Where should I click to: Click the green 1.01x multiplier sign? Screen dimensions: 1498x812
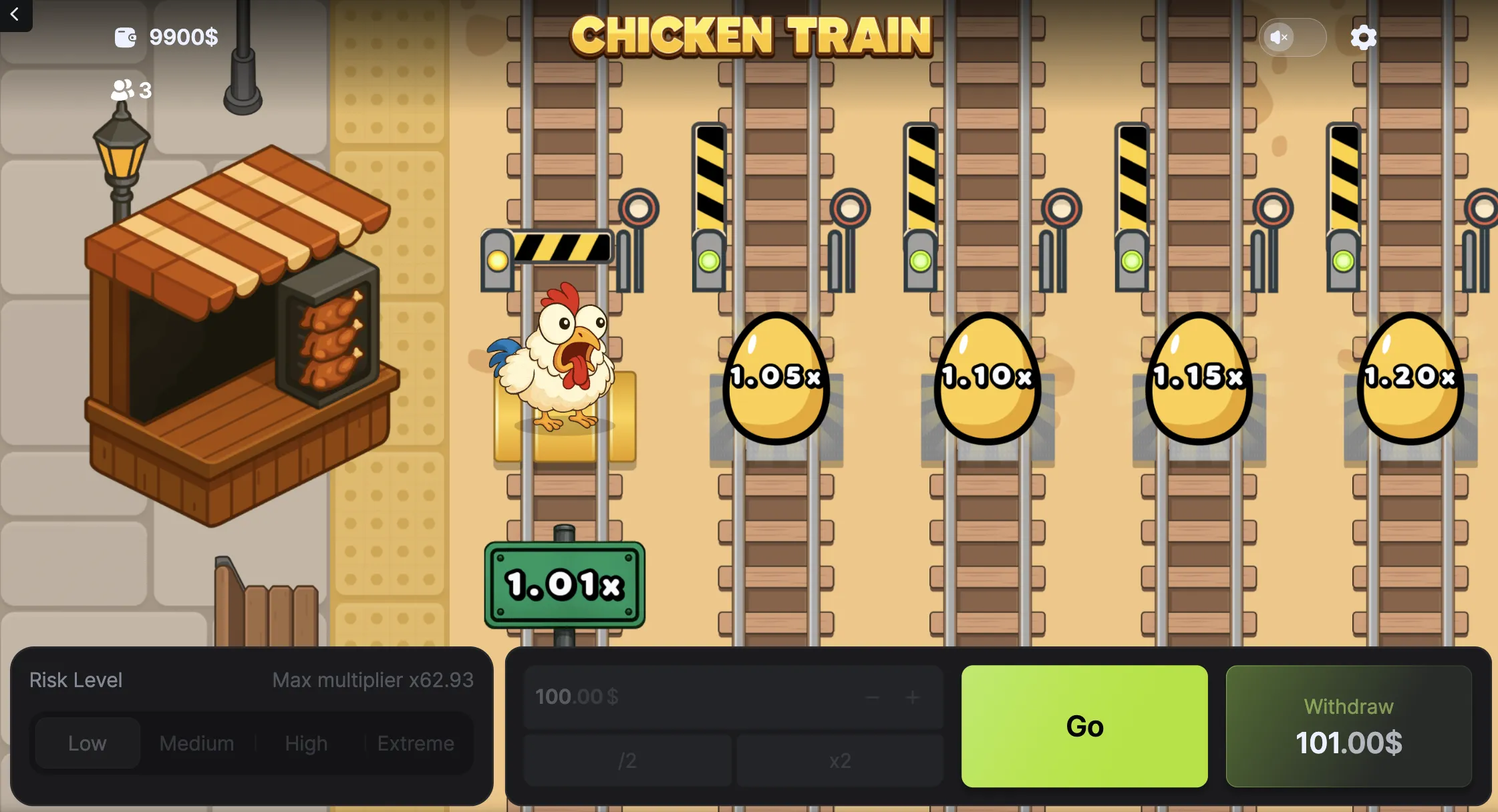pos(565,584)
